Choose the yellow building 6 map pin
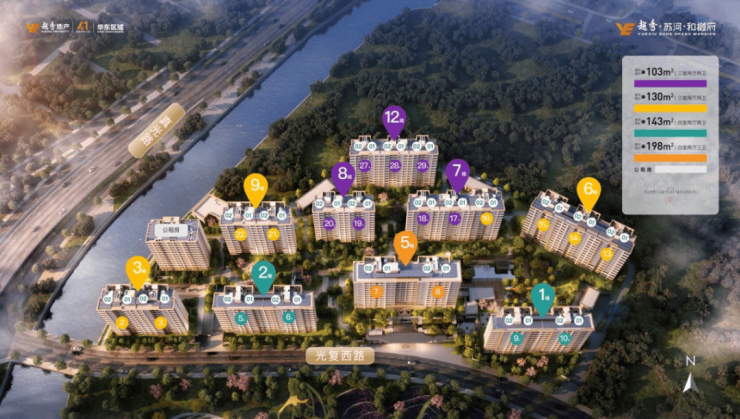The image size is (740, 419). [589, 191]
